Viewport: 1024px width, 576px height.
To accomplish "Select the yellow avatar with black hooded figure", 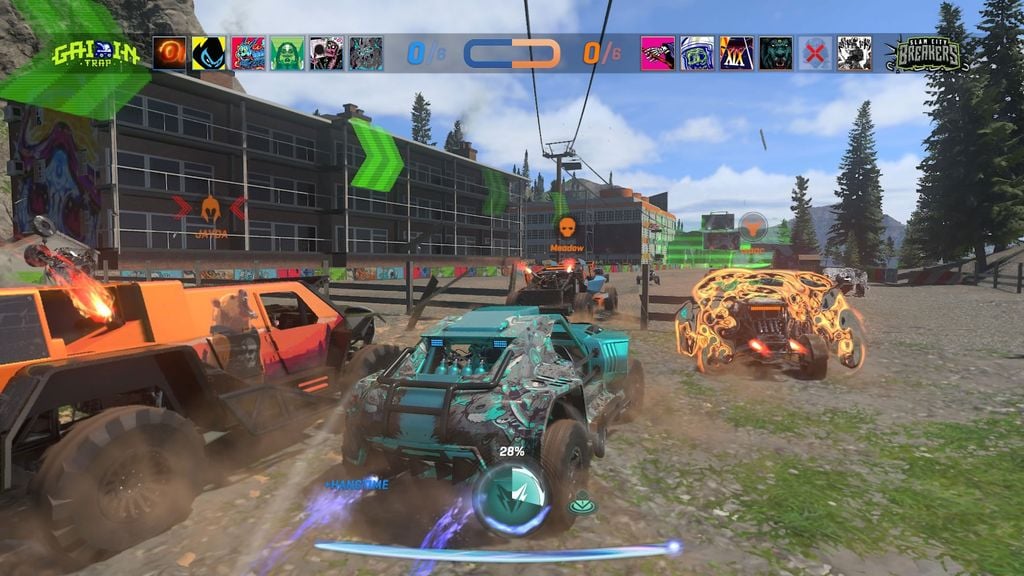I will 209,53.
